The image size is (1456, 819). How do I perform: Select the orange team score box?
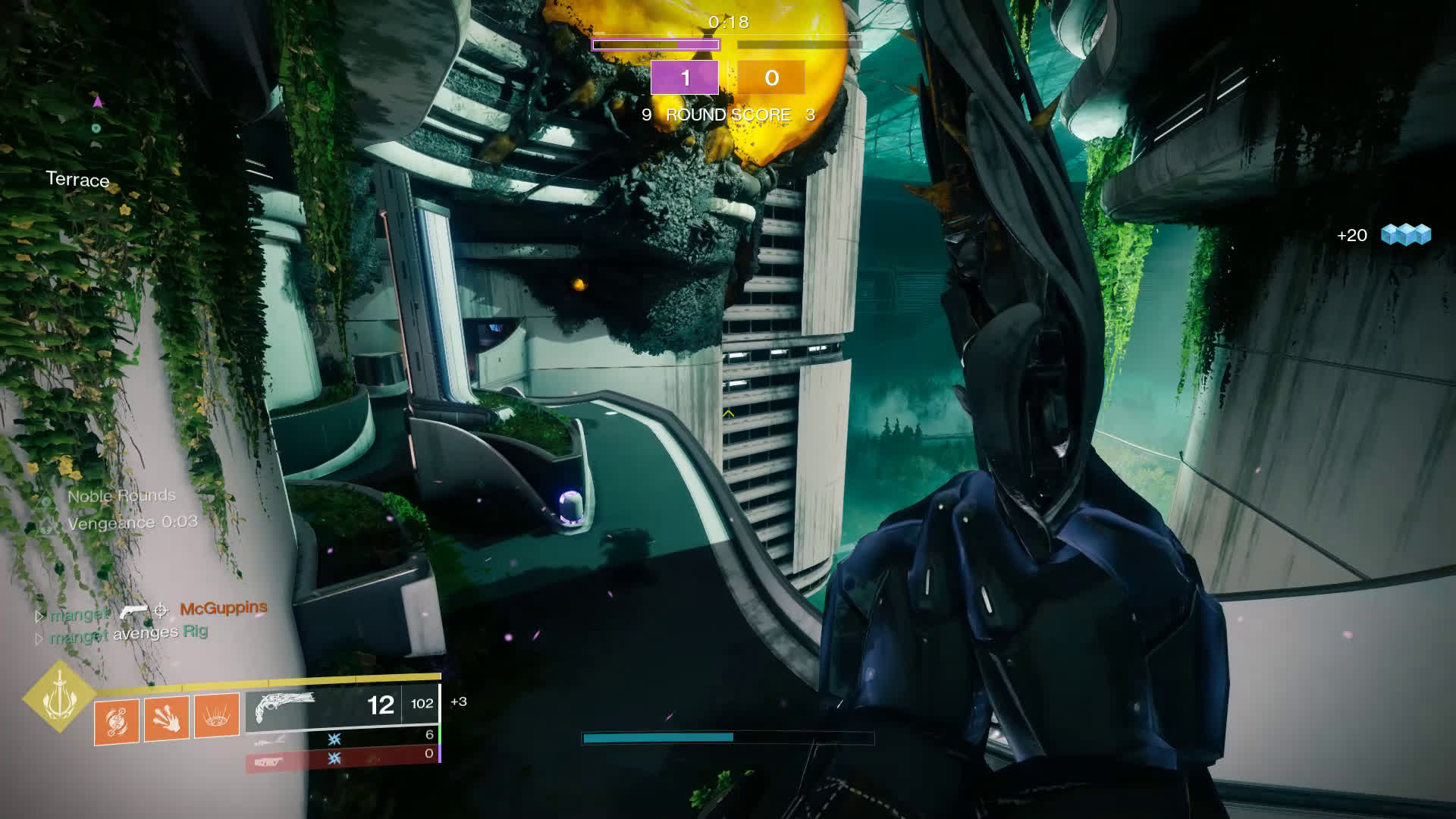coord(771,78)
